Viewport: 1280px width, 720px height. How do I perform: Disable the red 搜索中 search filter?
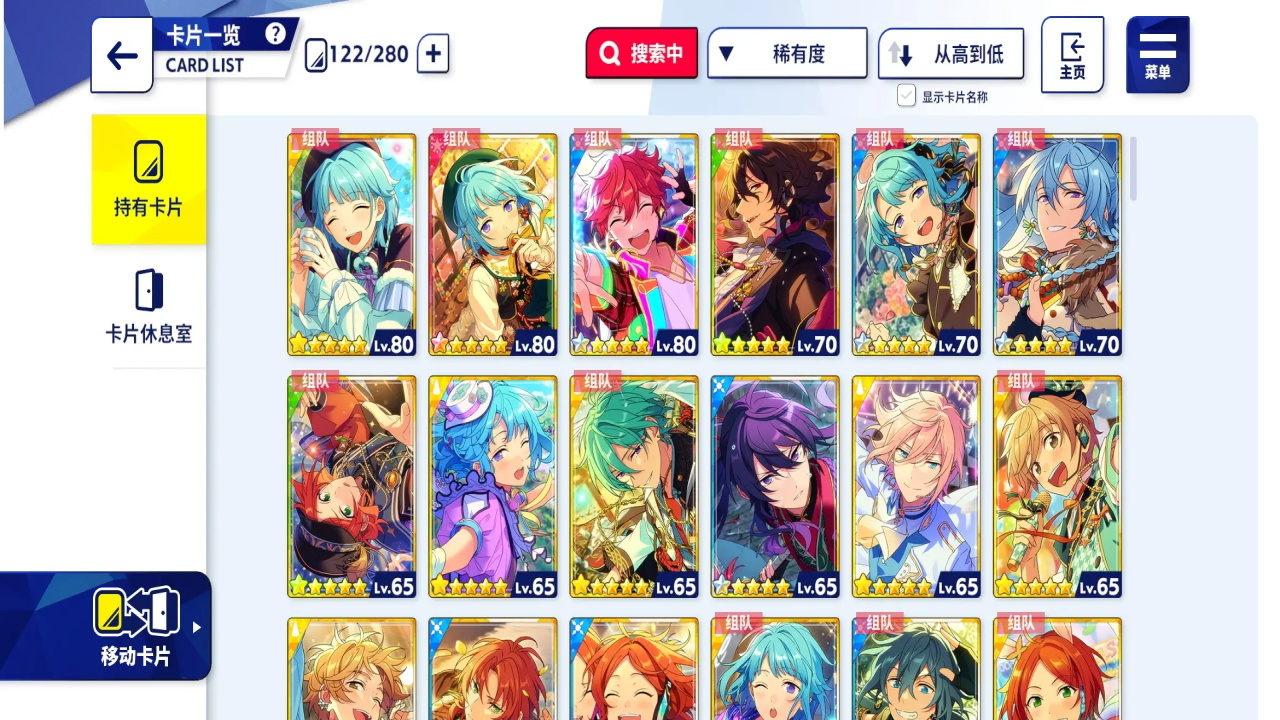pos(641,52)
